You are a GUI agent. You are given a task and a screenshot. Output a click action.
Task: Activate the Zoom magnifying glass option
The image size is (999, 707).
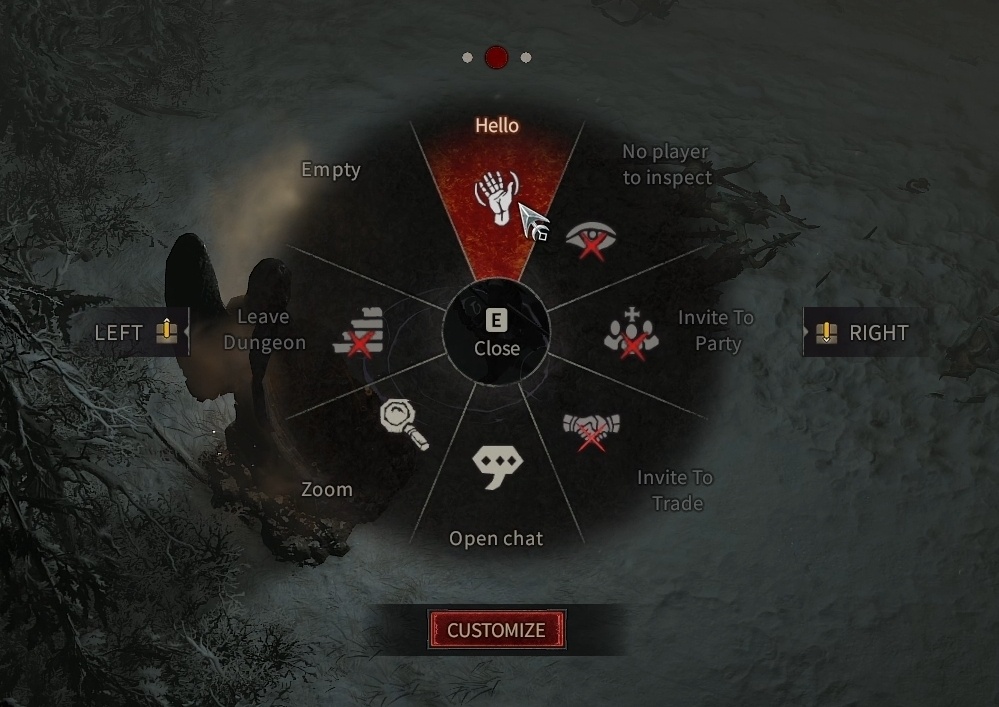coord(405,425)
